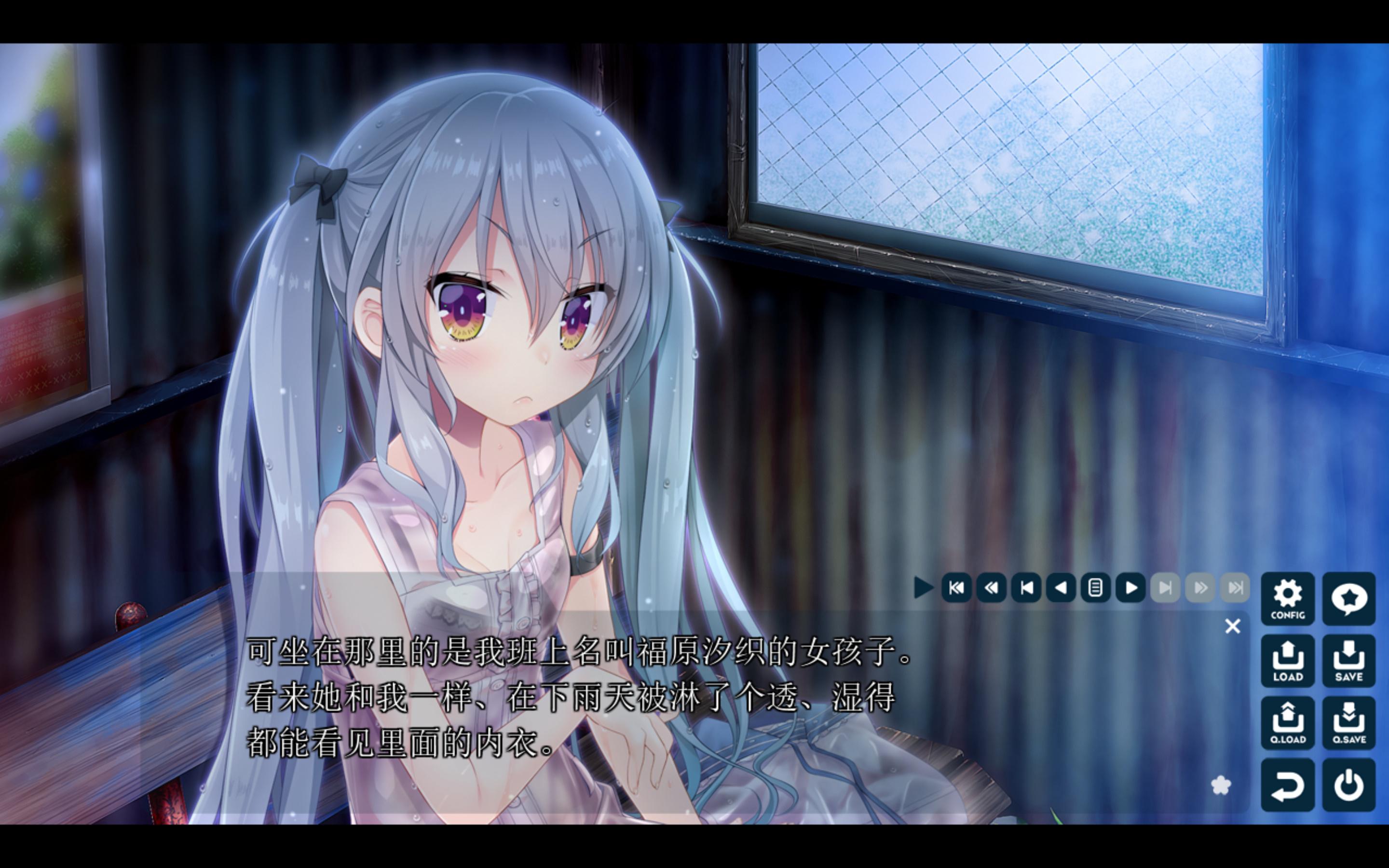Click the curved return arrow button
The image size is (1389, 868).
(1287, 785)
